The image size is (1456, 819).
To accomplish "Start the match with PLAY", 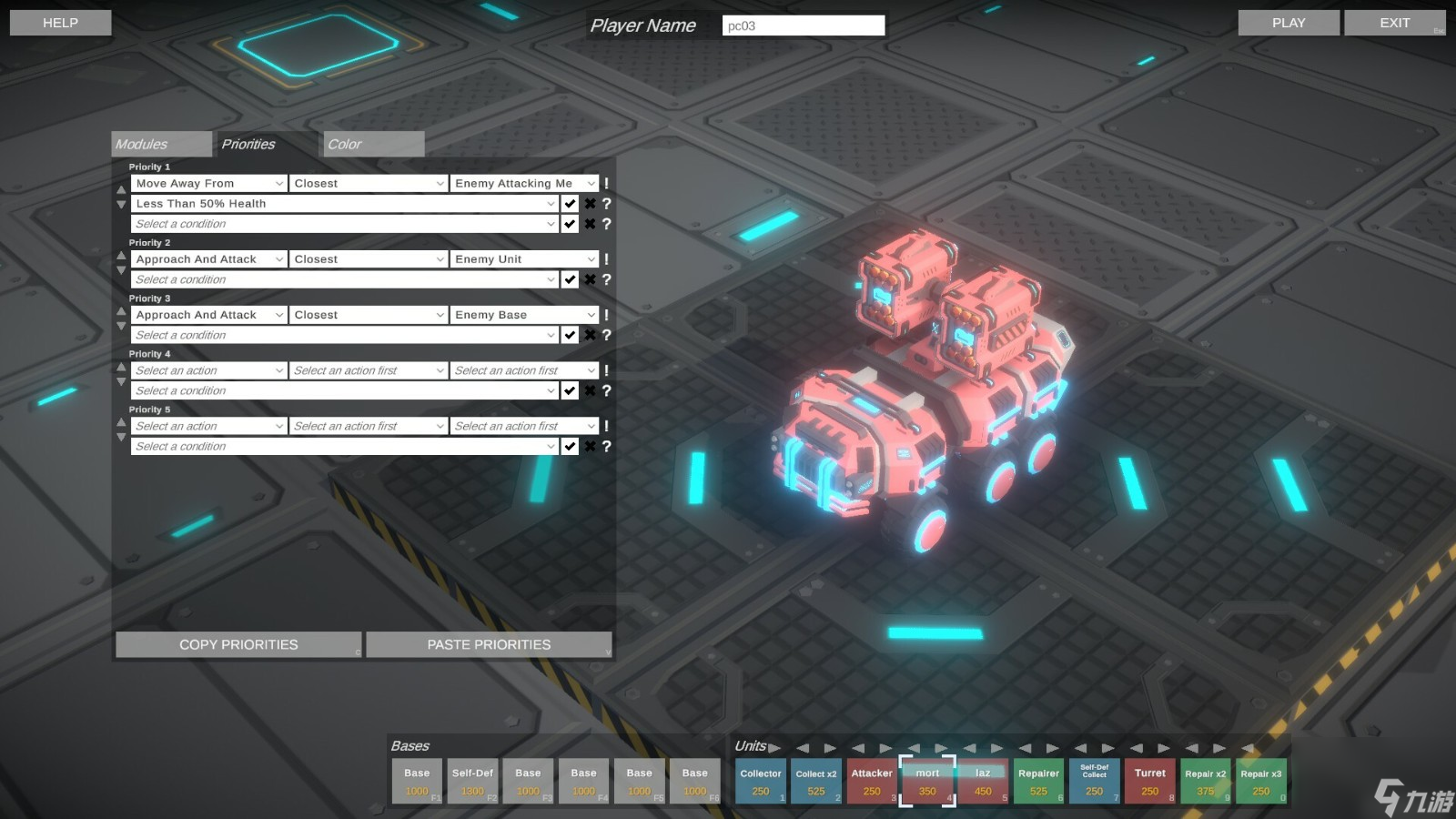I will [1288, 23].
